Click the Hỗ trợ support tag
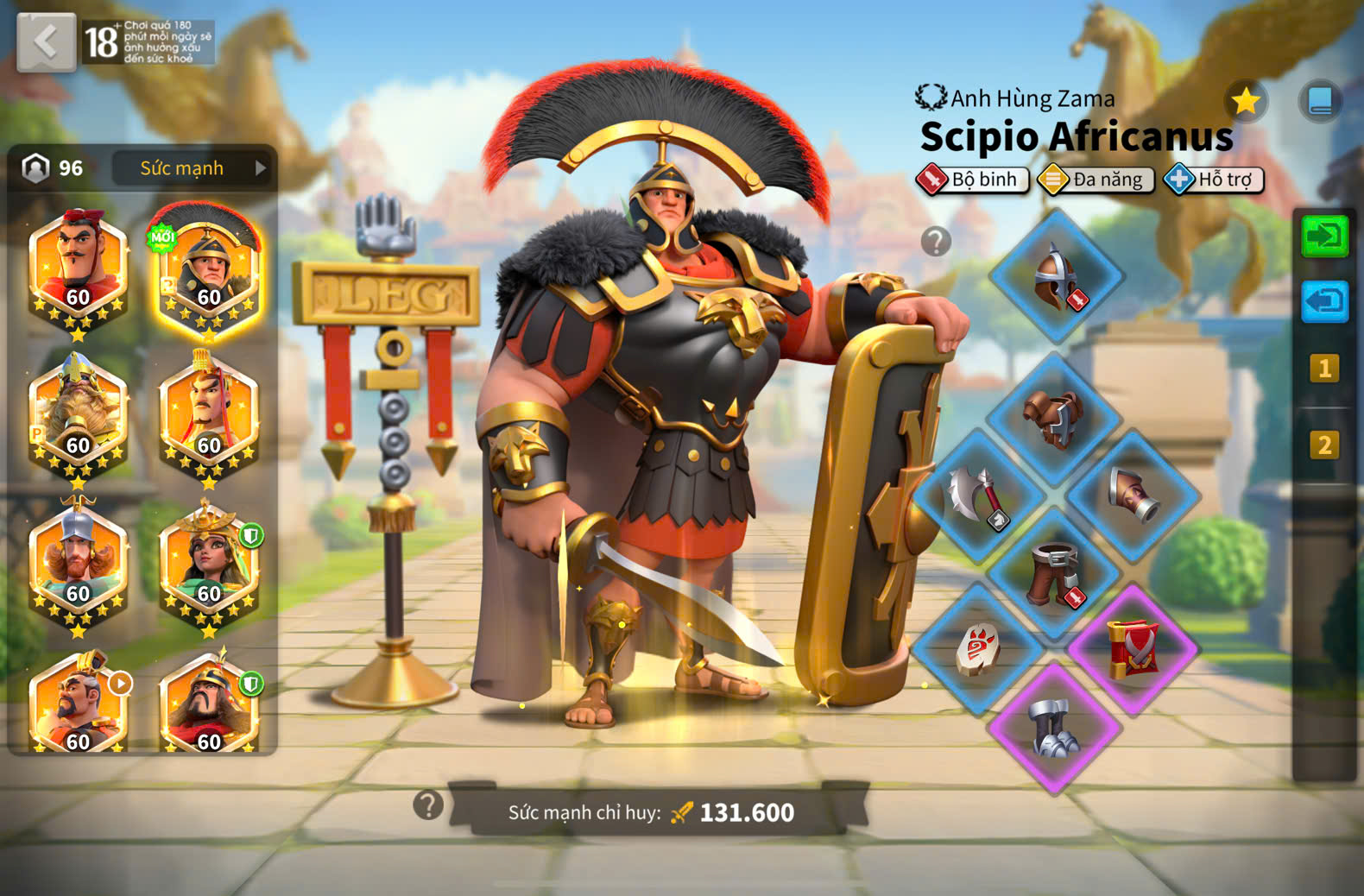The image size is (1364, 896). pyautogui.click(x=1214, y=180)
